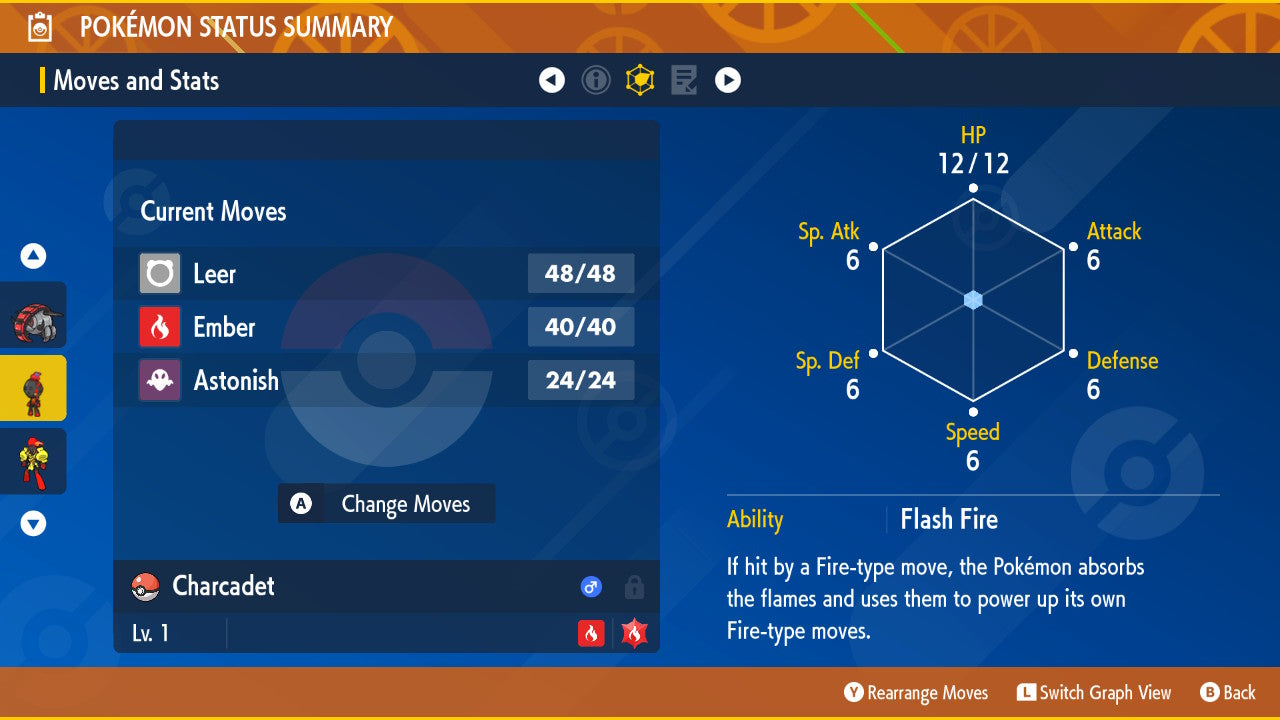
Task: Select the Astonish move row
Action: click(x=386, y=380)
